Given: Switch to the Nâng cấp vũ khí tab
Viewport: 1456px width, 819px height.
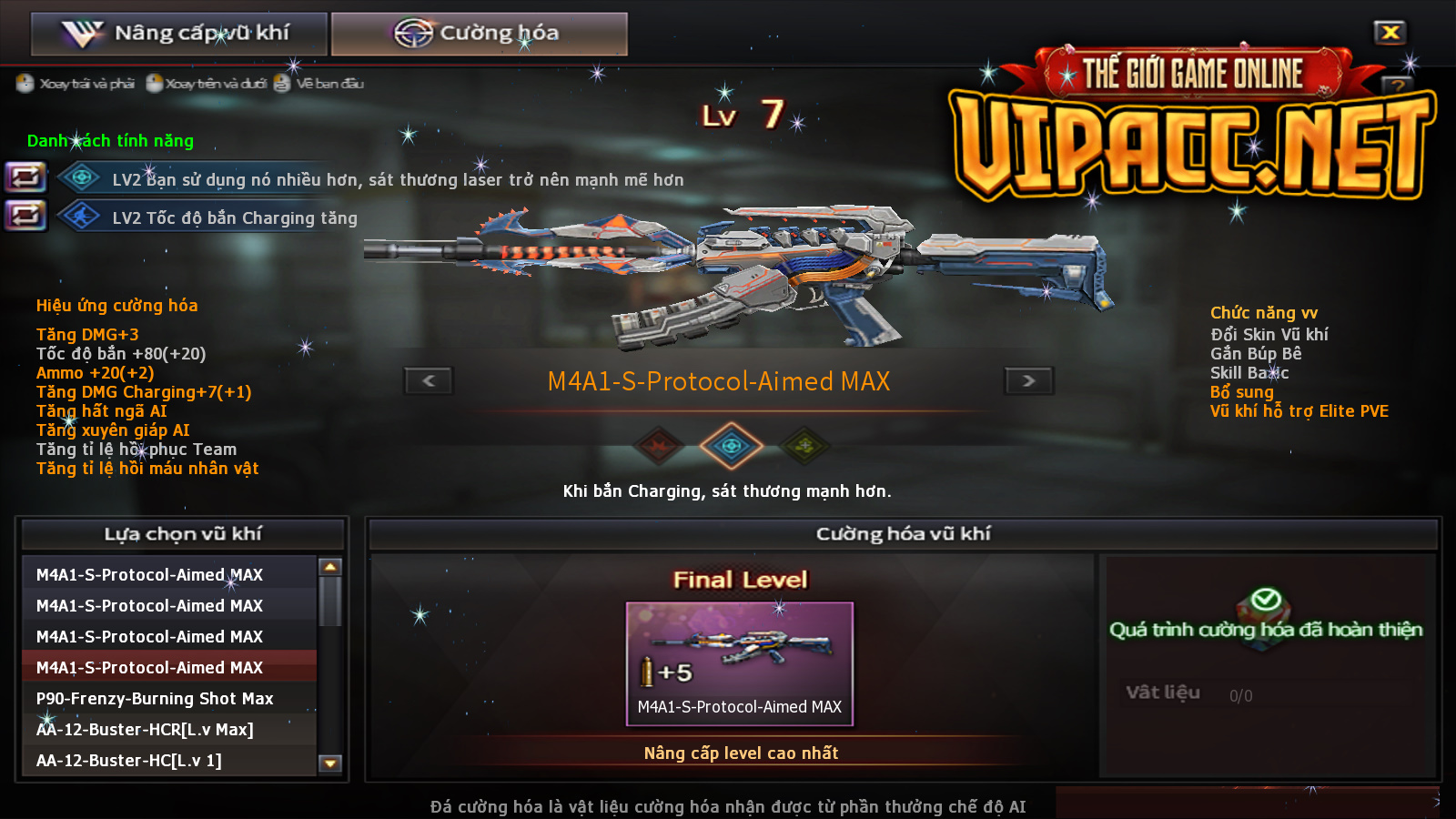Looking at the screenshot, I should click(x=178, y=34).
